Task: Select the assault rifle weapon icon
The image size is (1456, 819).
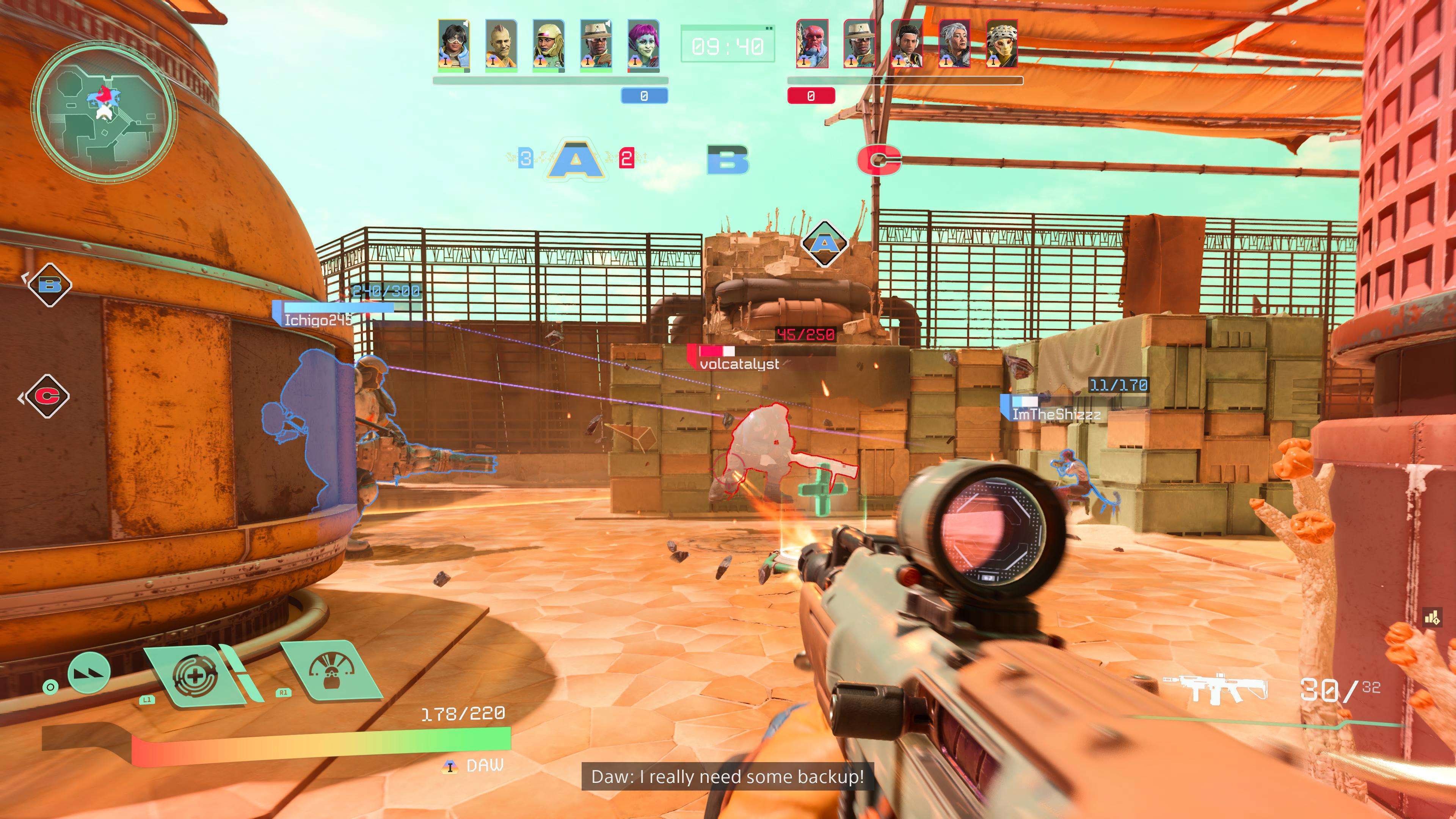Action: coord(1215,689)
